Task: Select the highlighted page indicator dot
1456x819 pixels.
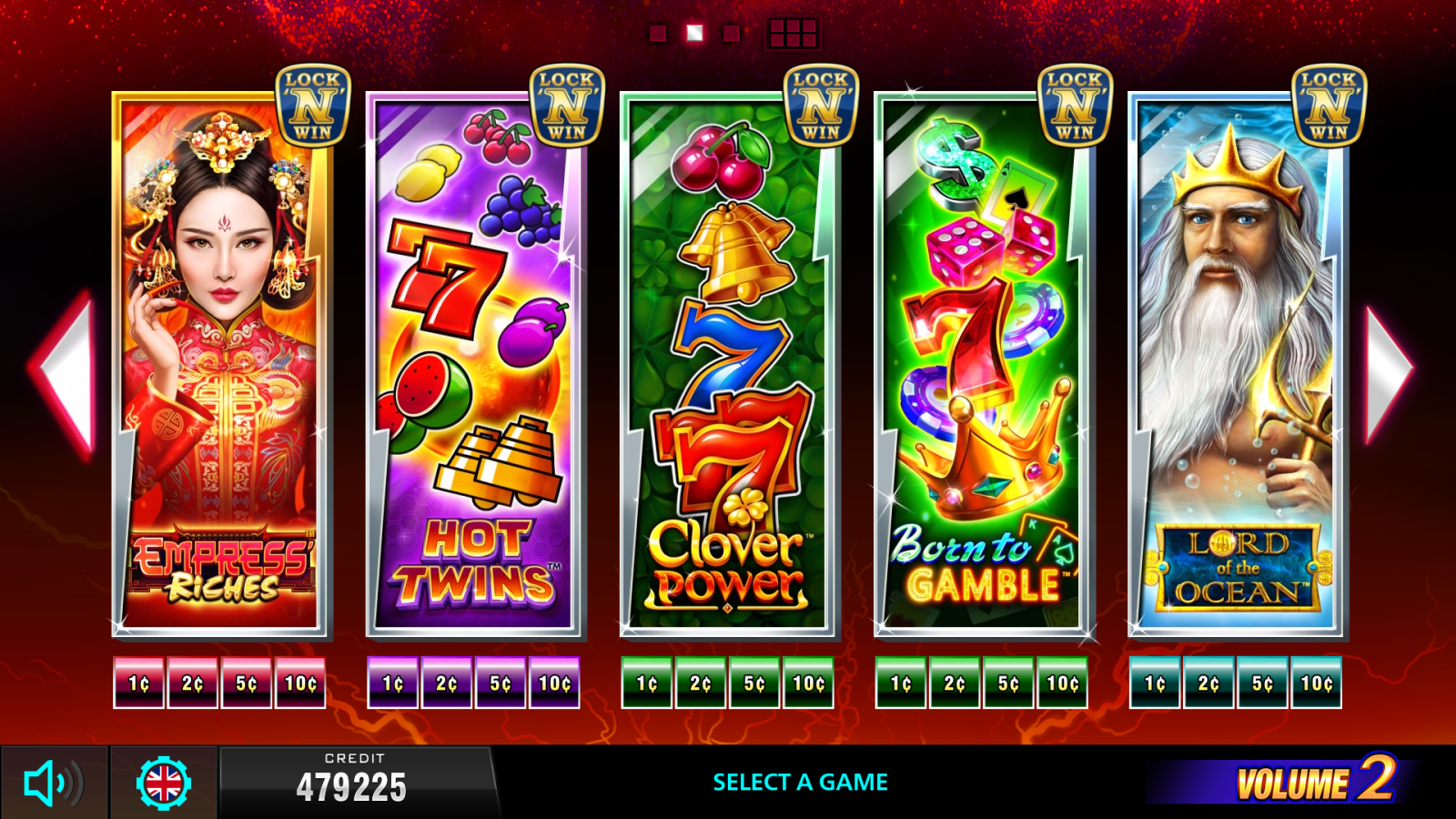Action: click(x=696, y=34)
